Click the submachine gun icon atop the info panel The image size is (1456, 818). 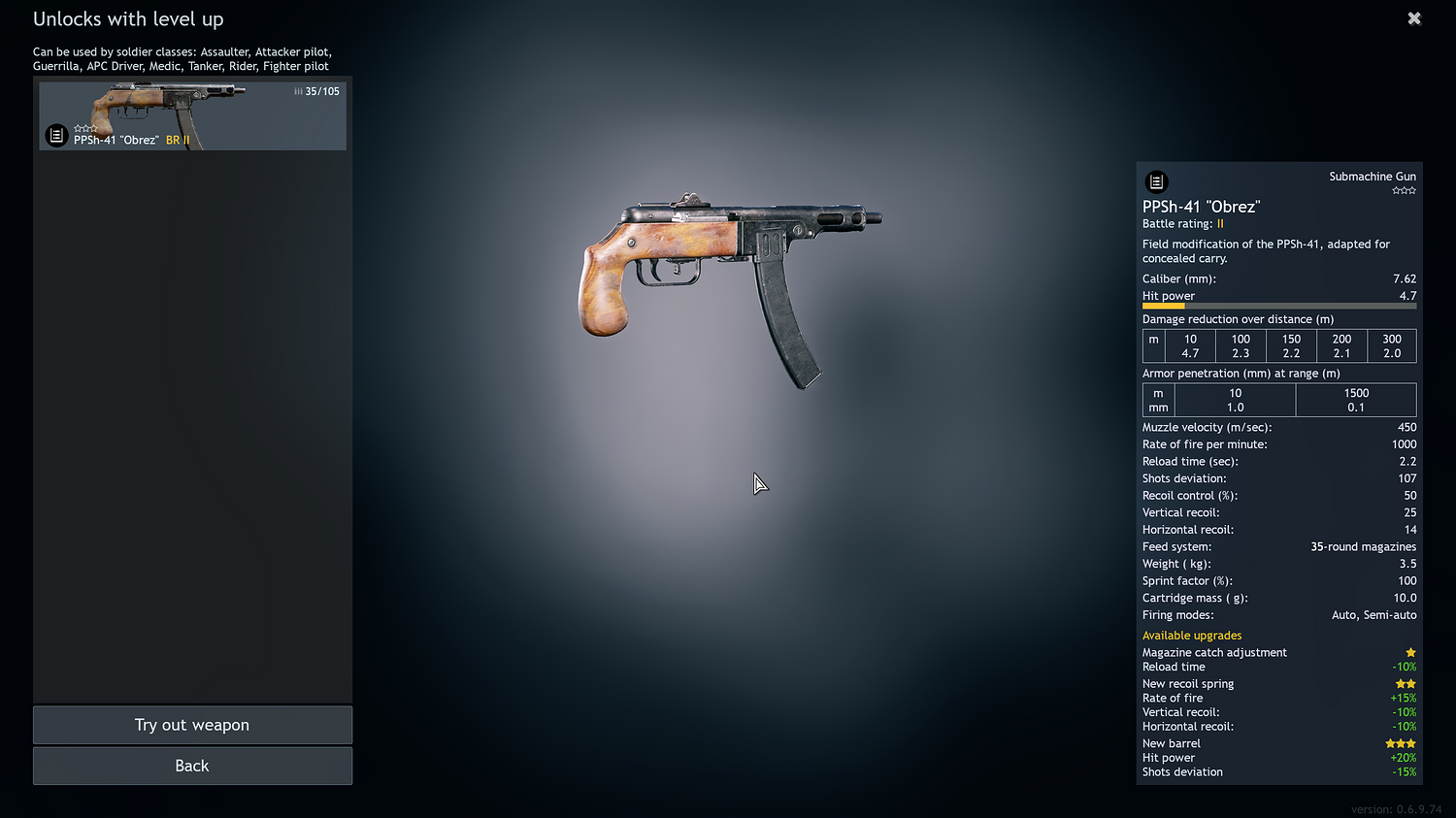click(1156, 181)
